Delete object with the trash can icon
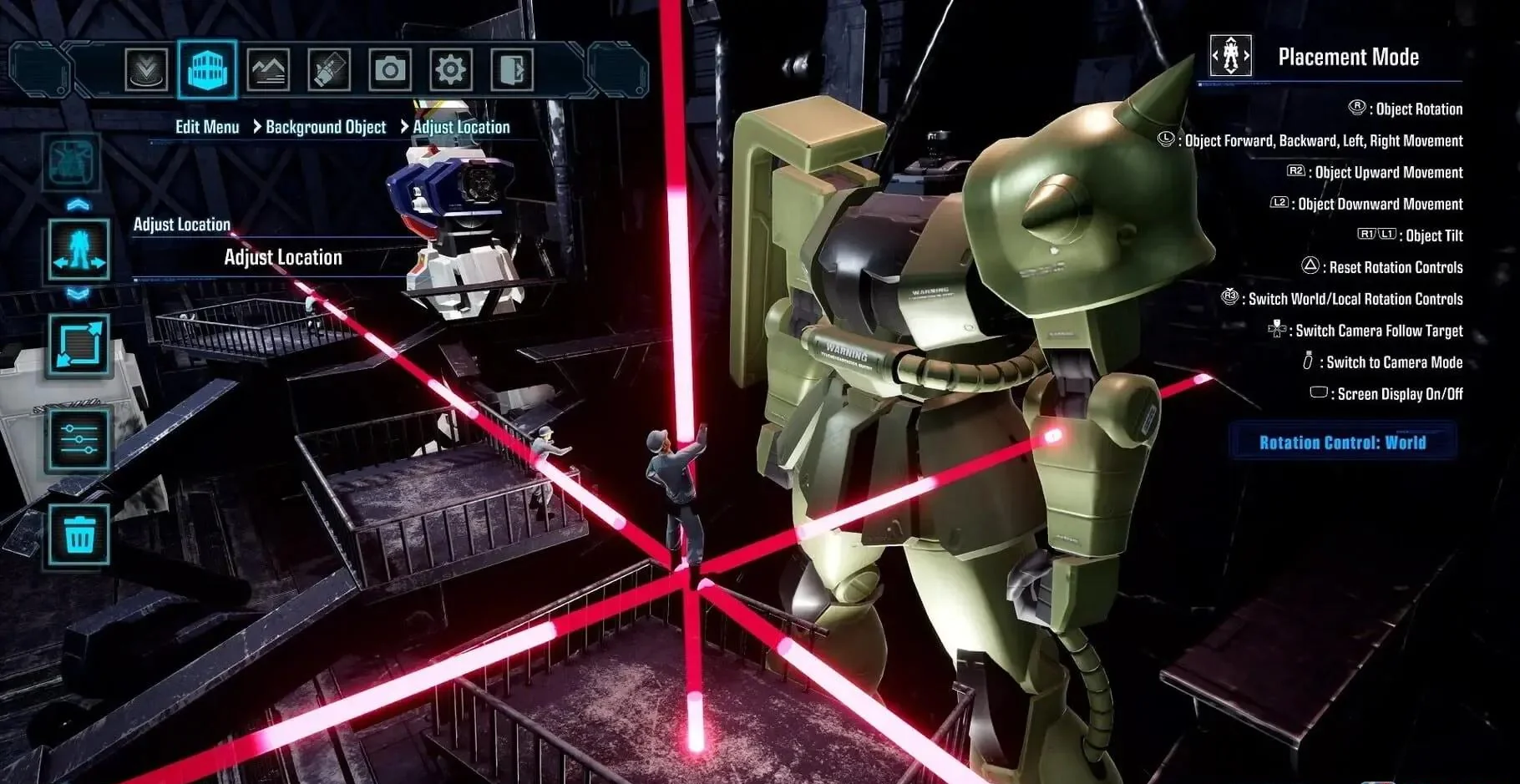 79,534
